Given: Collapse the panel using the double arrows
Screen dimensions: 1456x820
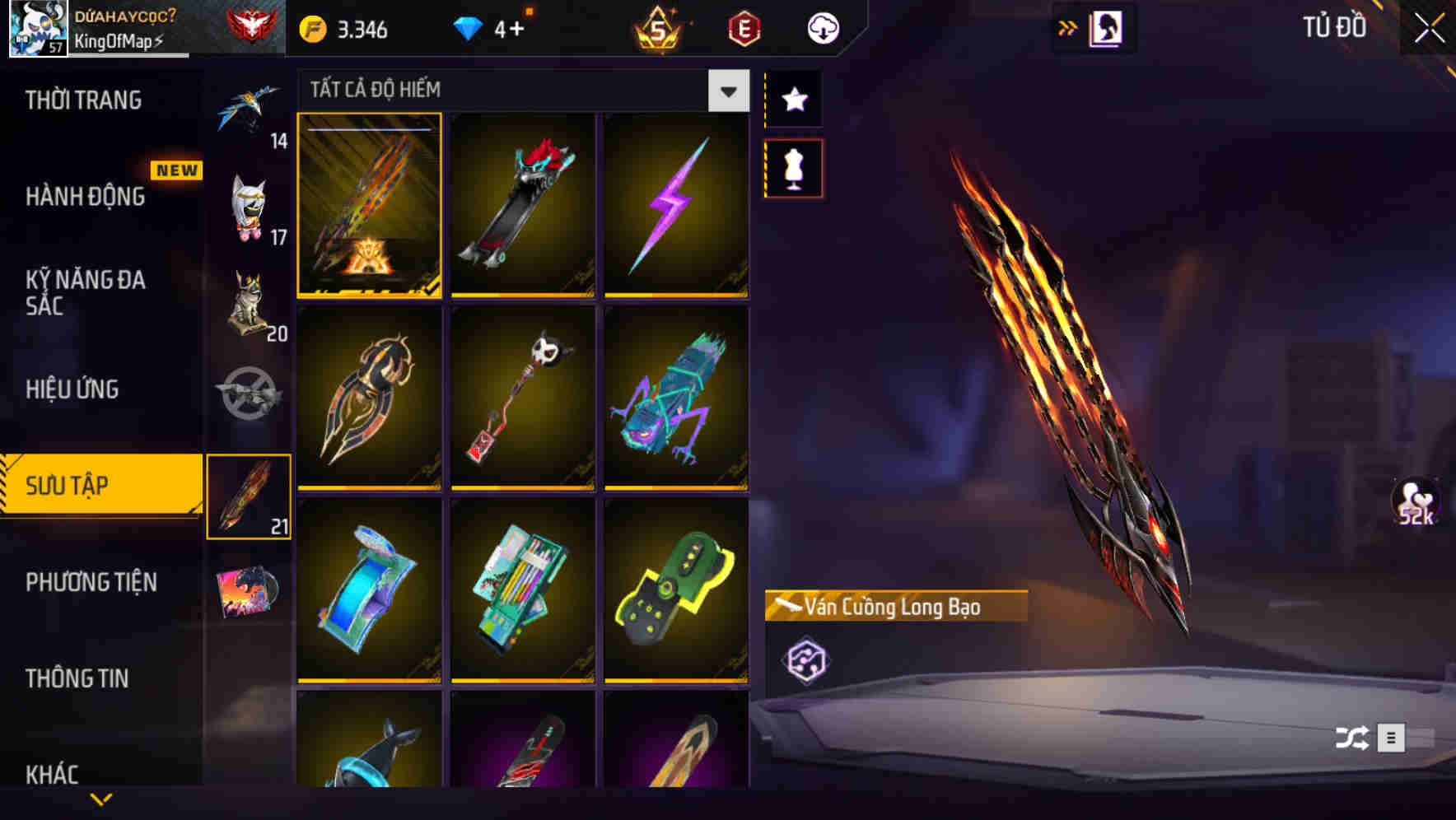Looking at the screenshot, I should 1068,27.
